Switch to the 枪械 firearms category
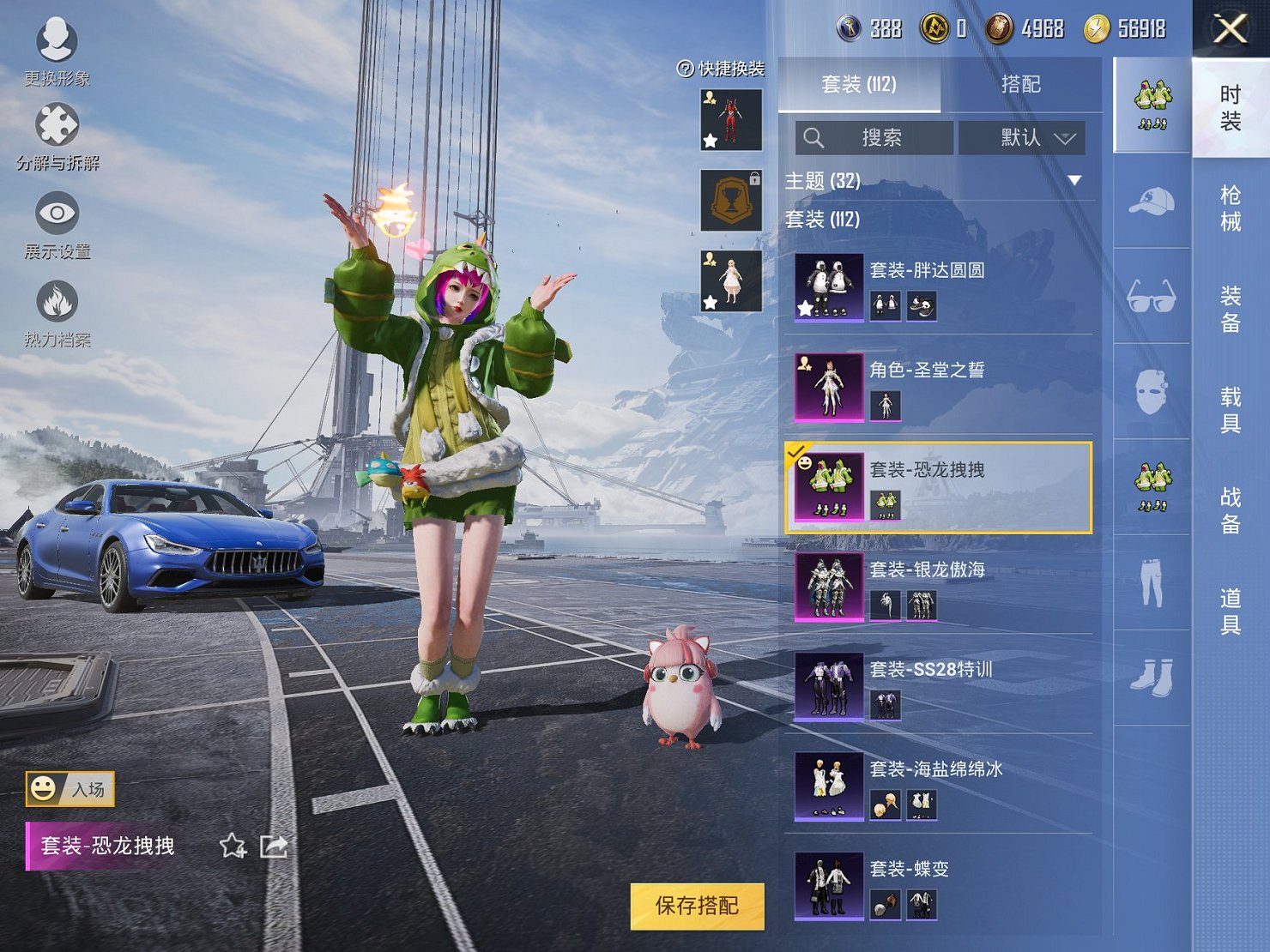Image resolution: width=1270 pixels, height=952 pixels. coord(1231,208)
